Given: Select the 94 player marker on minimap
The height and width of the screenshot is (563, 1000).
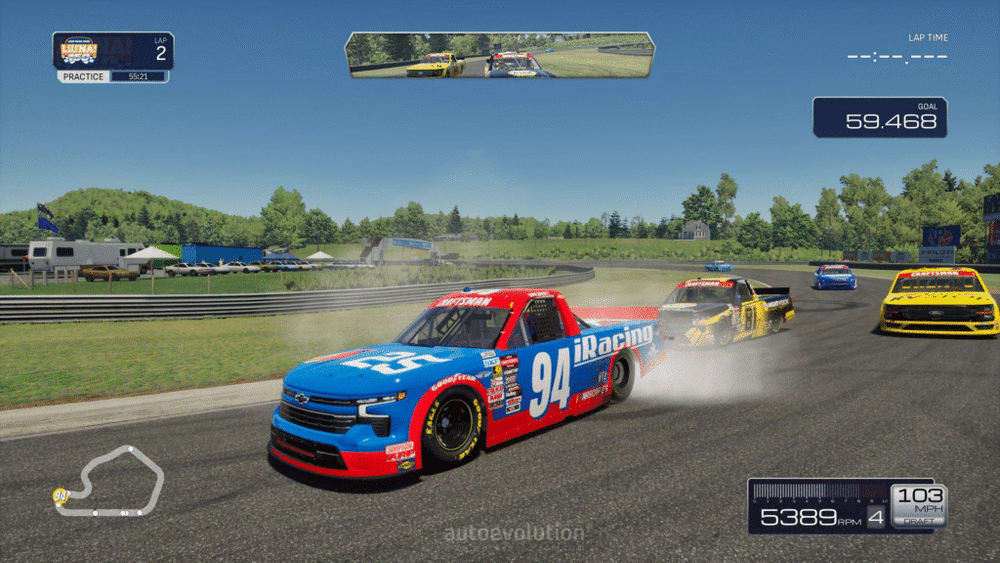Looking at the screenshot, I should (x=60, y=495).
